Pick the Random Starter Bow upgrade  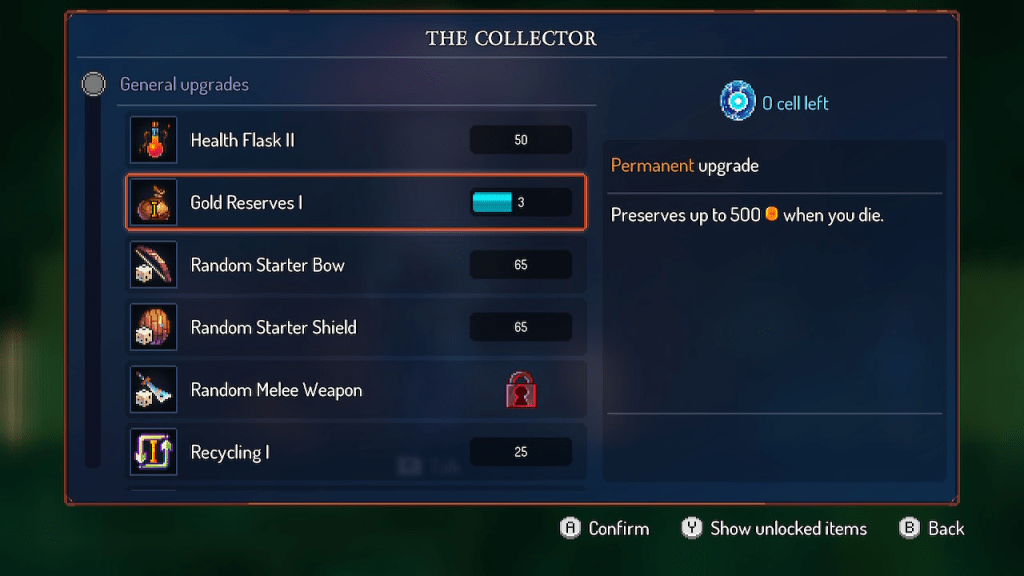355,265
